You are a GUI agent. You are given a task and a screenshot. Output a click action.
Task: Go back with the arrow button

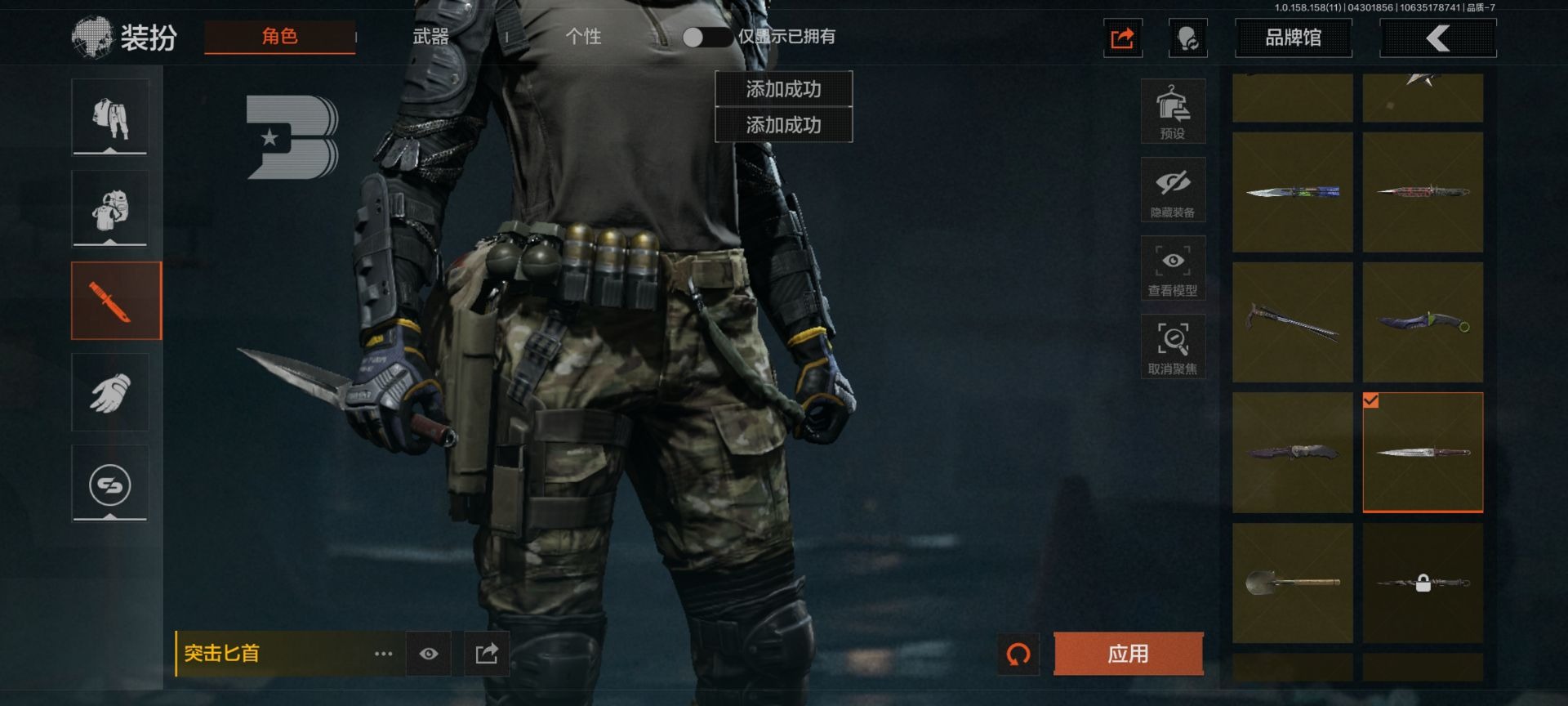tap(1437, 38)
